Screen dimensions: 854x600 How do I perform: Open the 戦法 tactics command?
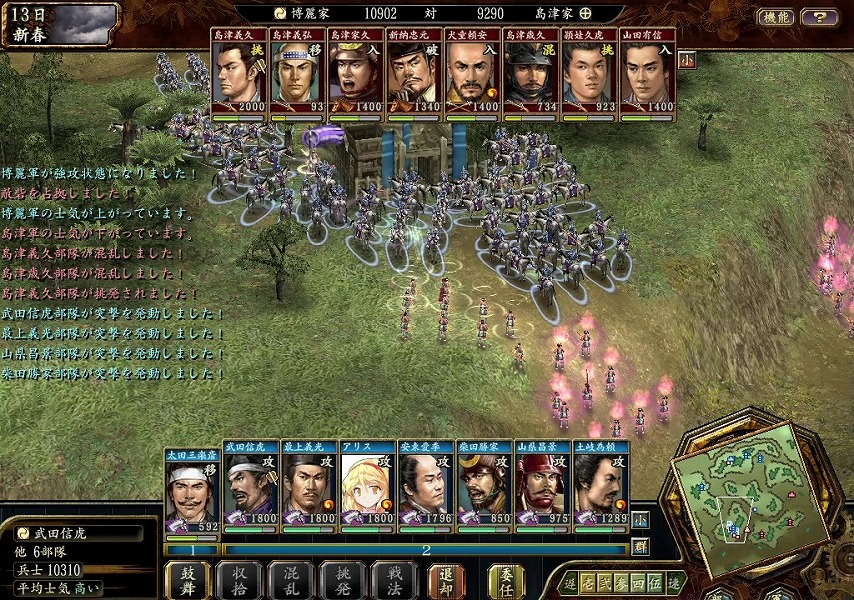[394, 580]
